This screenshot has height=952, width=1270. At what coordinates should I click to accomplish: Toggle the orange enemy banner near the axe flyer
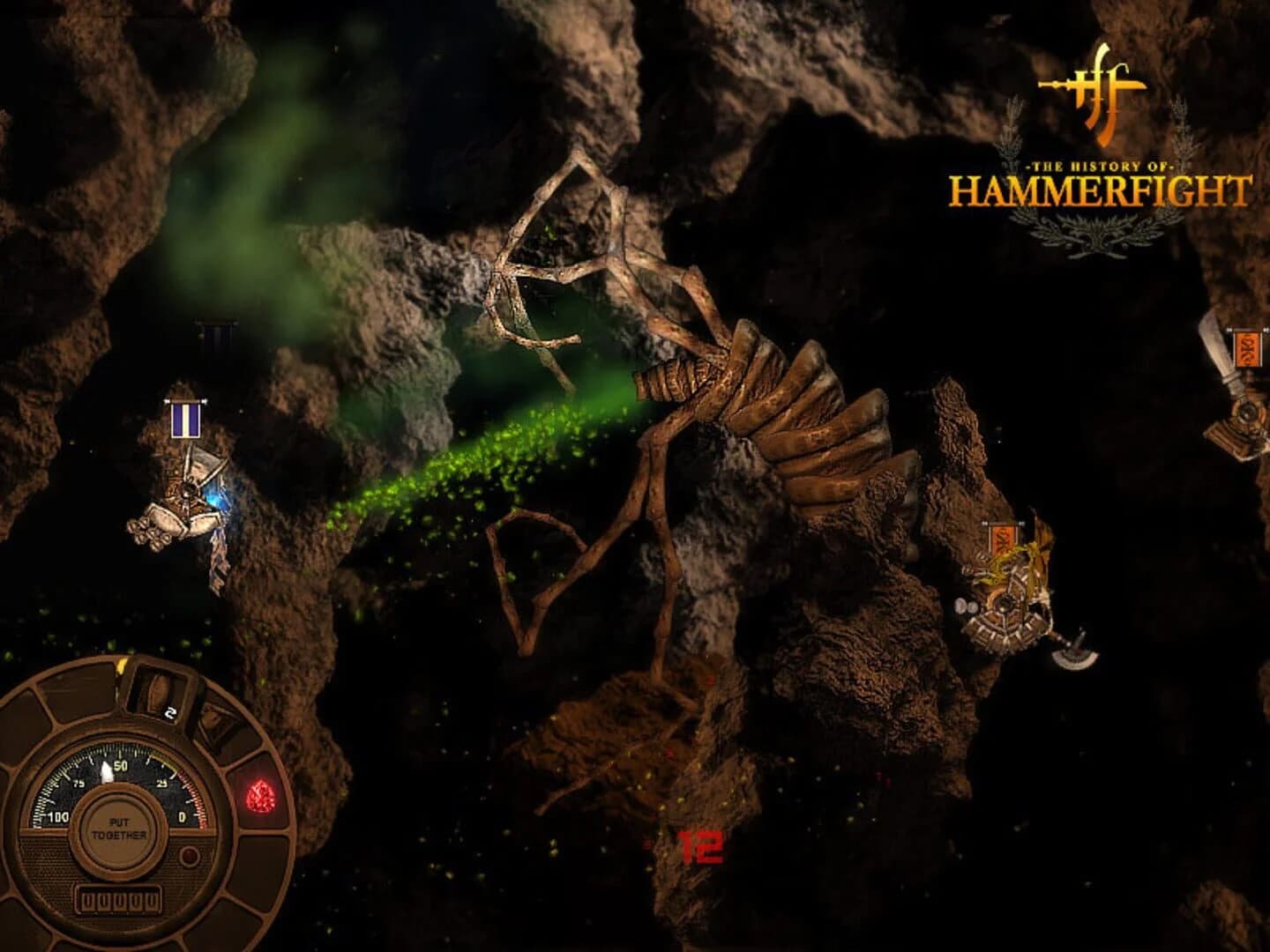tap(1003, 539)
